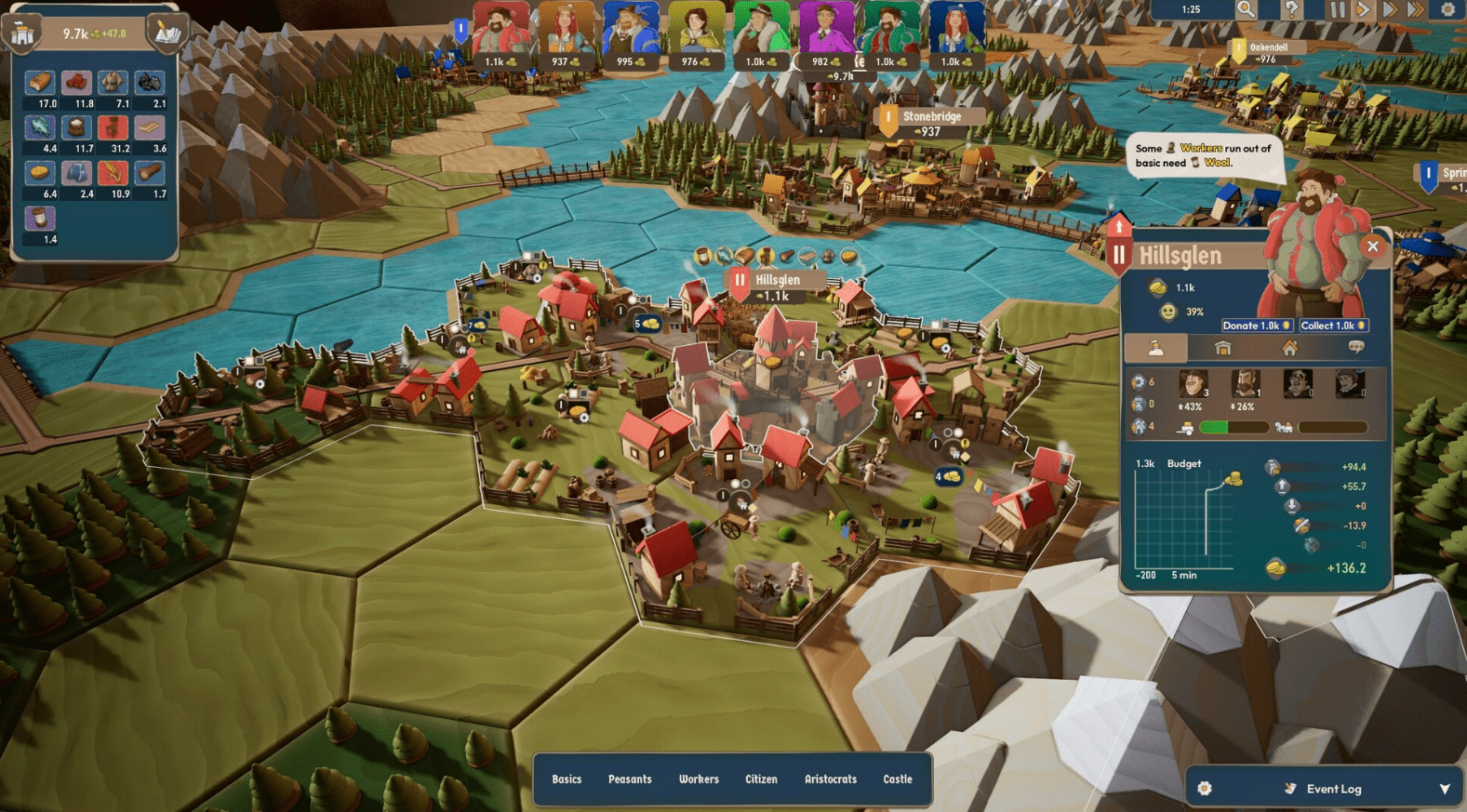Select the first villager portrait in Hillsglen panel

[x=1194, y=386]
